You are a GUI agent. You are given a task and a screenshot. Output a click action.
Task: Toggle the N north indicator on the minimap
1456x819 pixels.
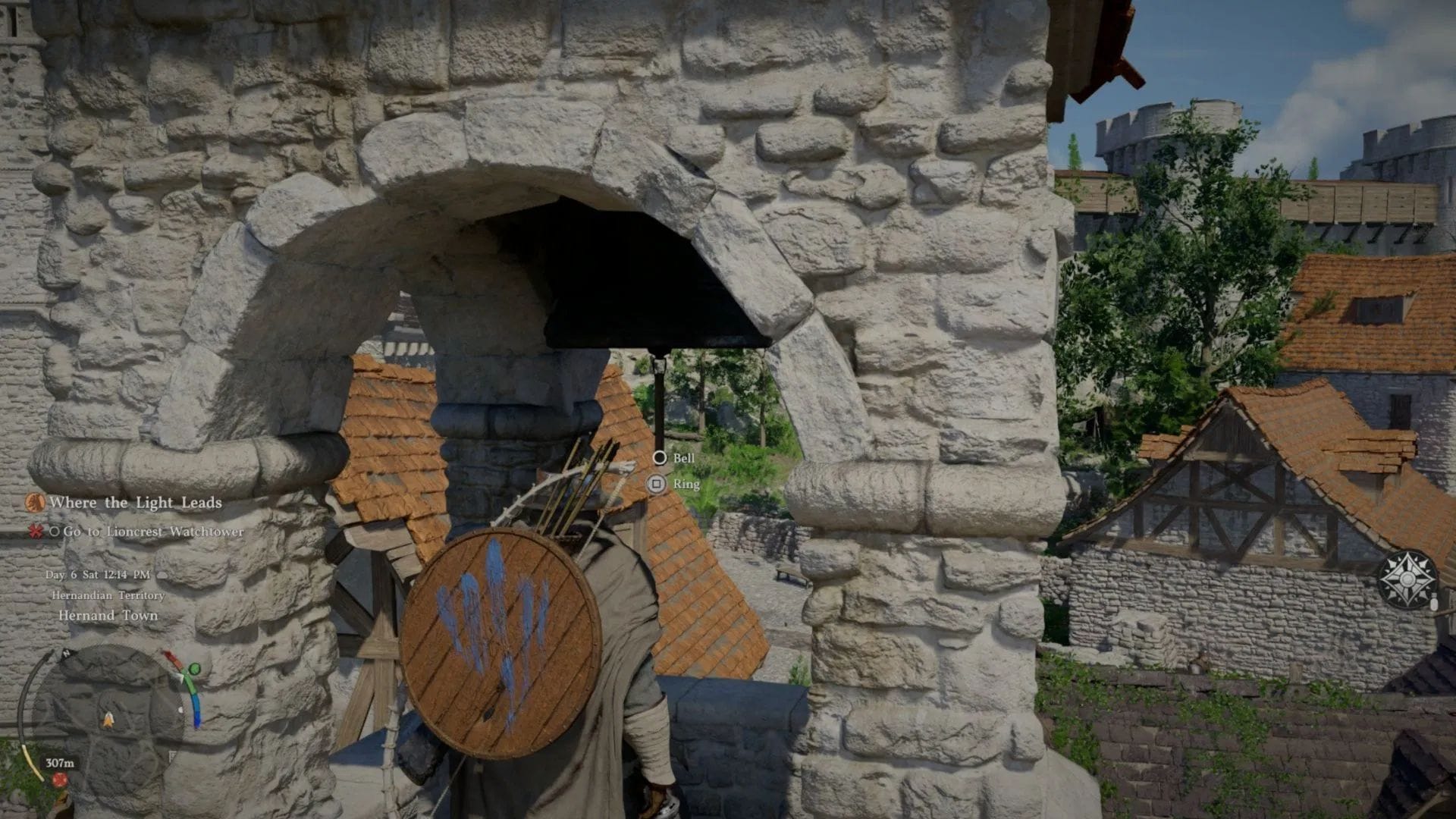66,654
